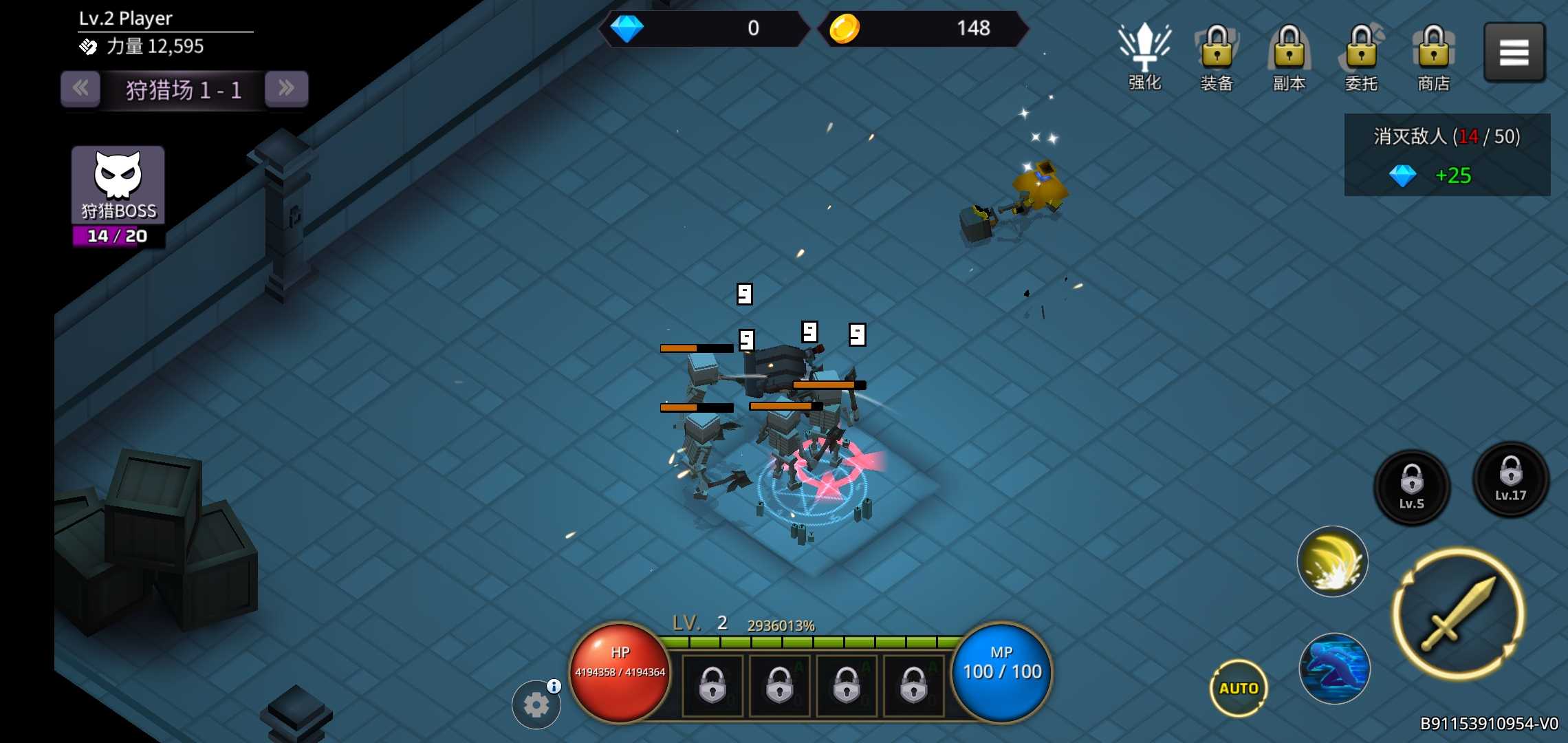Challenge the 狩猎BOSS skull button
This screenshot has width=1568, height=743.
coord(118,186)
